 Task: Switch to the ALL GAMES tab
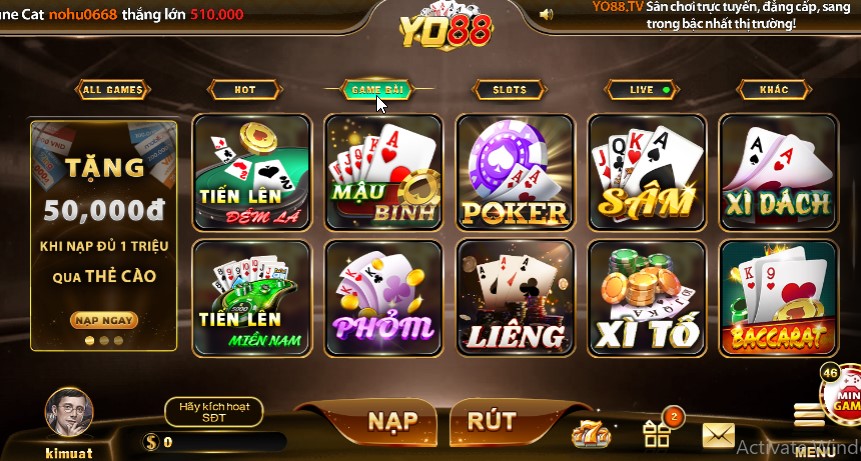(113, 90)
